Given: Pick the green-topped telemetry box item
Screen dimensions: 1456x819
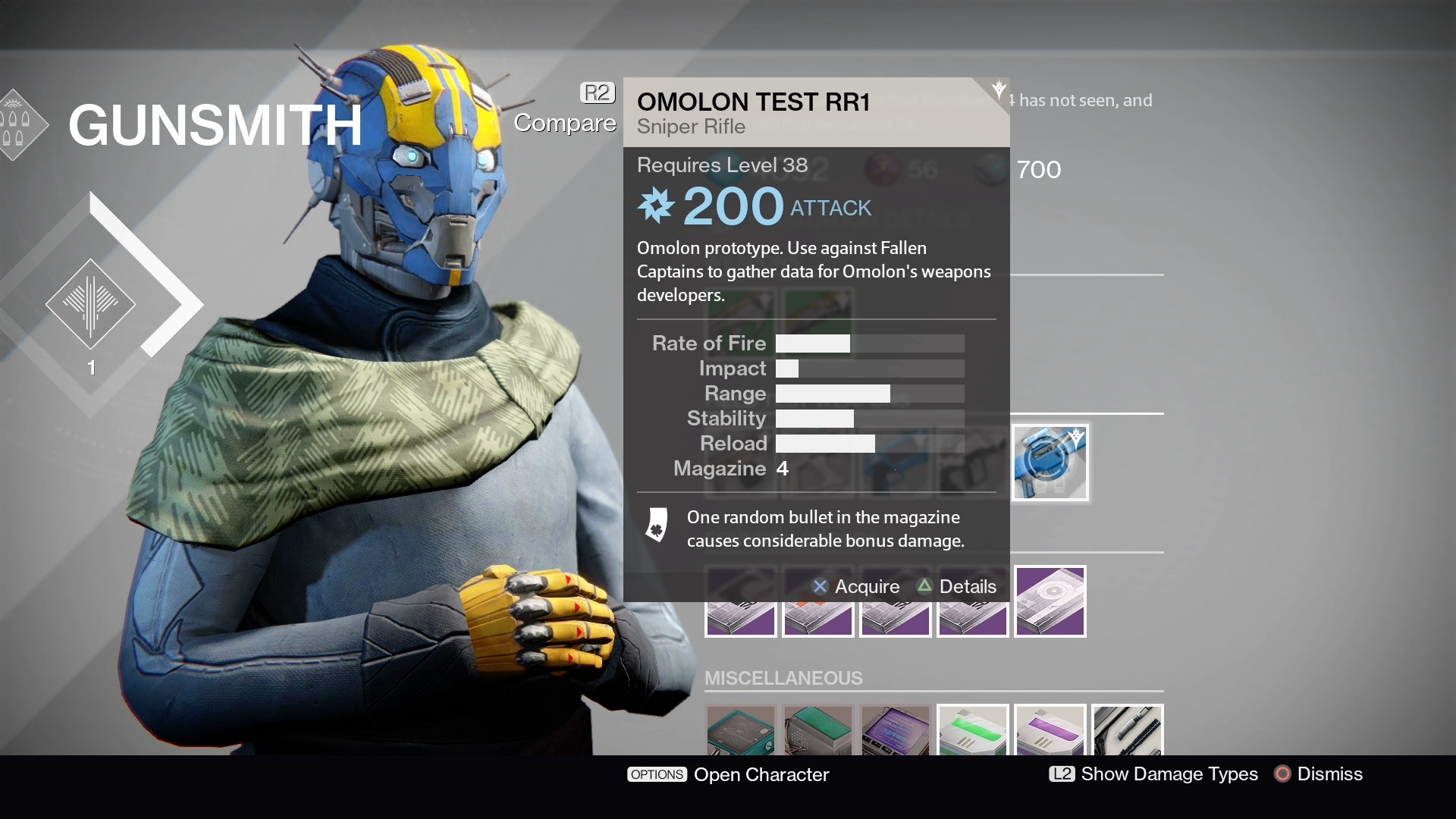Looking at the screenshot, I should [818, 730].
